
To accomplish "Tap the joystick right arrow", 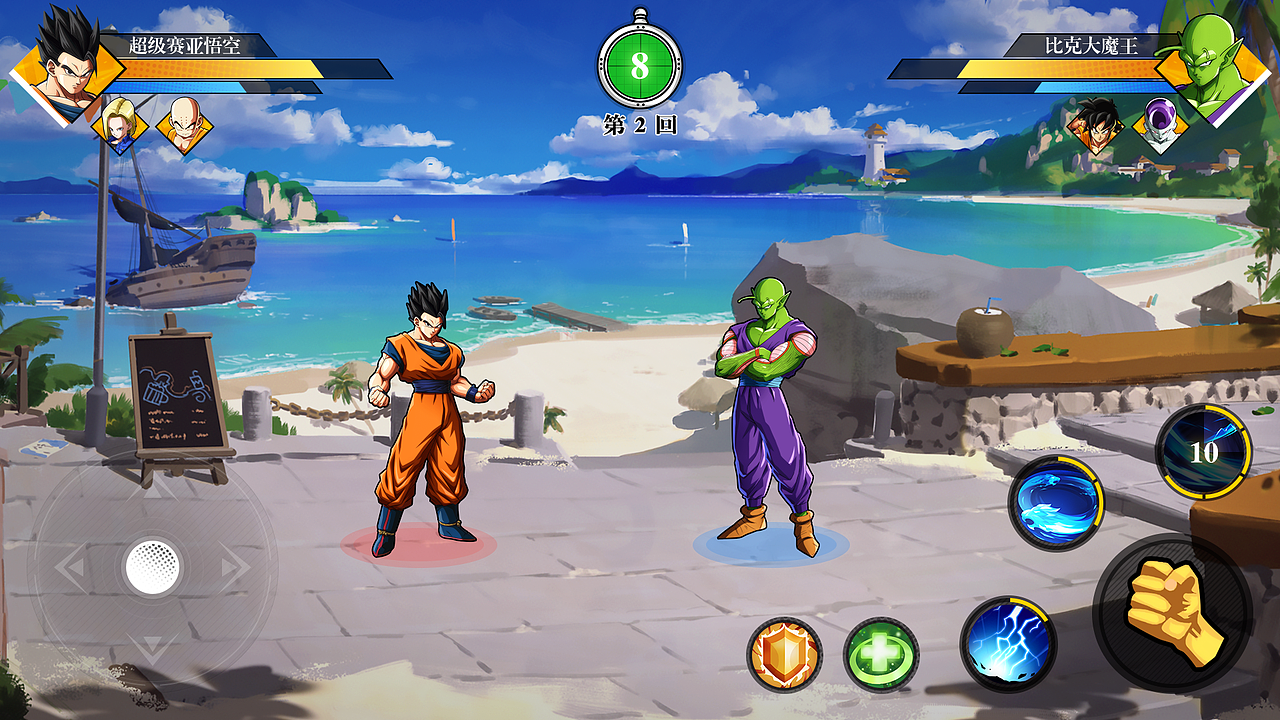I will click(236, 568).
